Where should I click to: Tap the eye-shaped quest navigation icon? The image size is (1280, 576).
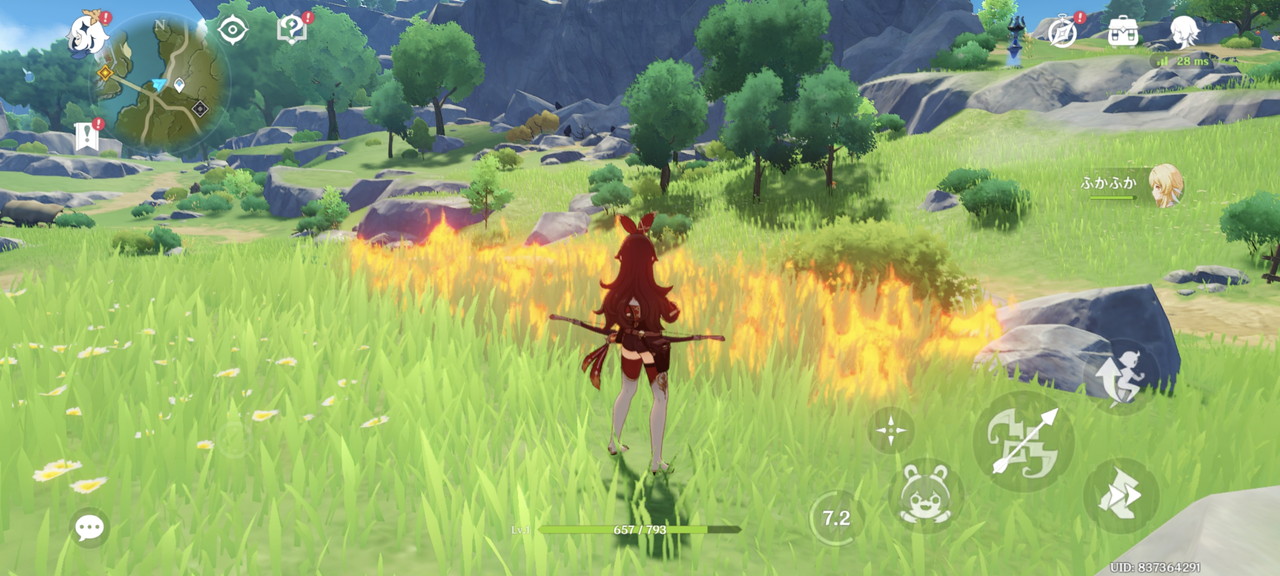pos(233,30)
